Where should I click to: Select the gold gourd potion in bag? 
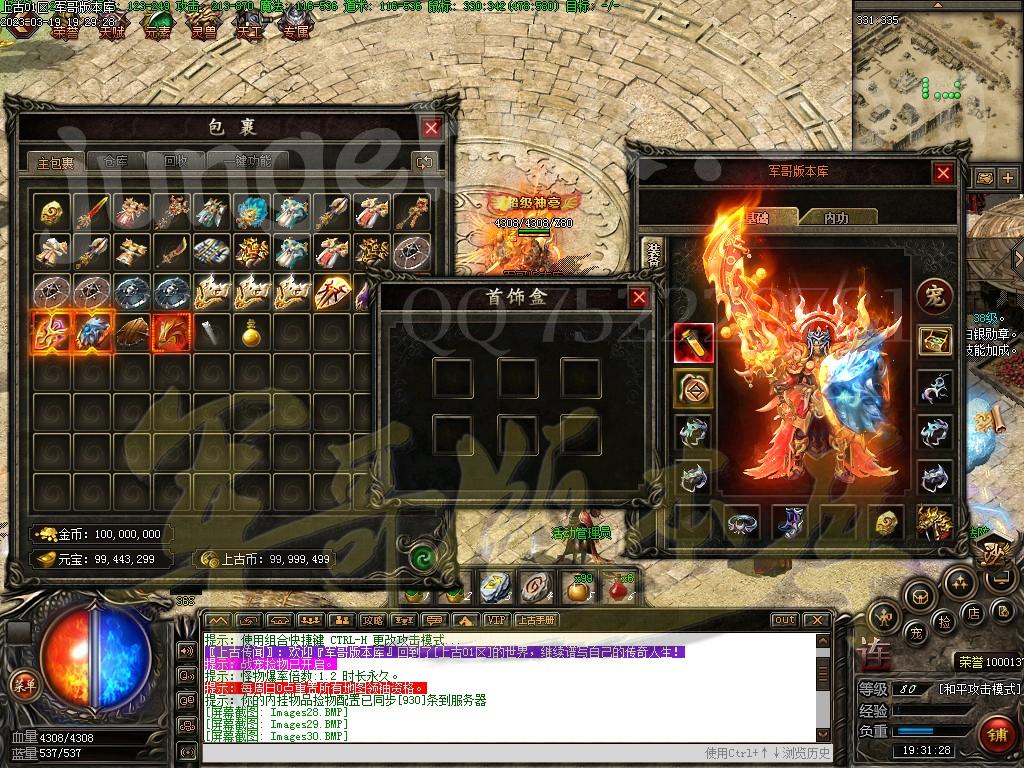(250, 332)
